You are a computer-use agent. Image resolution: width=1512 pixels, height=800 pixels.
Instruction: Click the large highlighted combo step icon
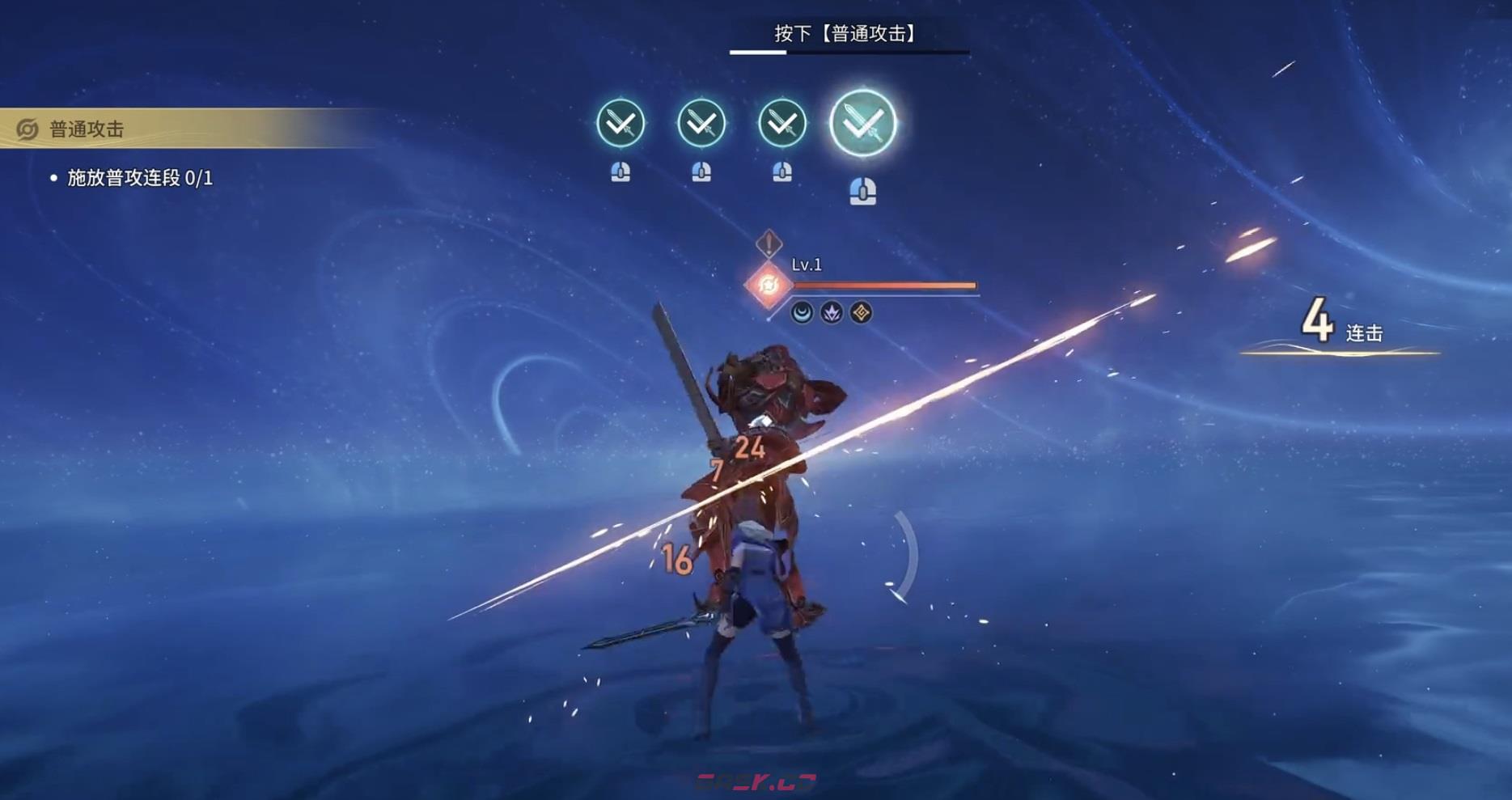(863, 124)
